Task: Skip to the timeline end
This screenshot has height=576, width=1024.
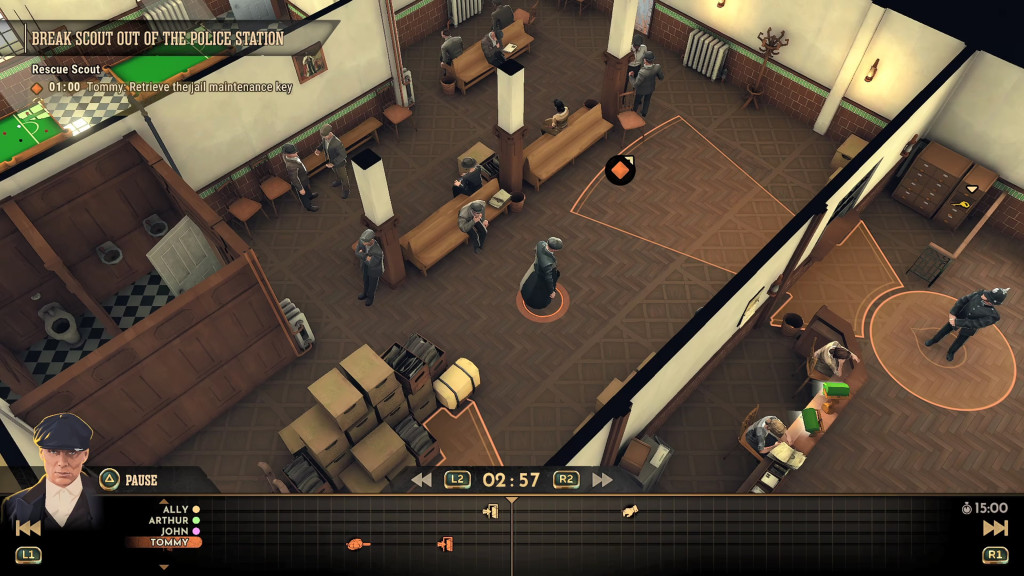Action: tap(995, 528)
